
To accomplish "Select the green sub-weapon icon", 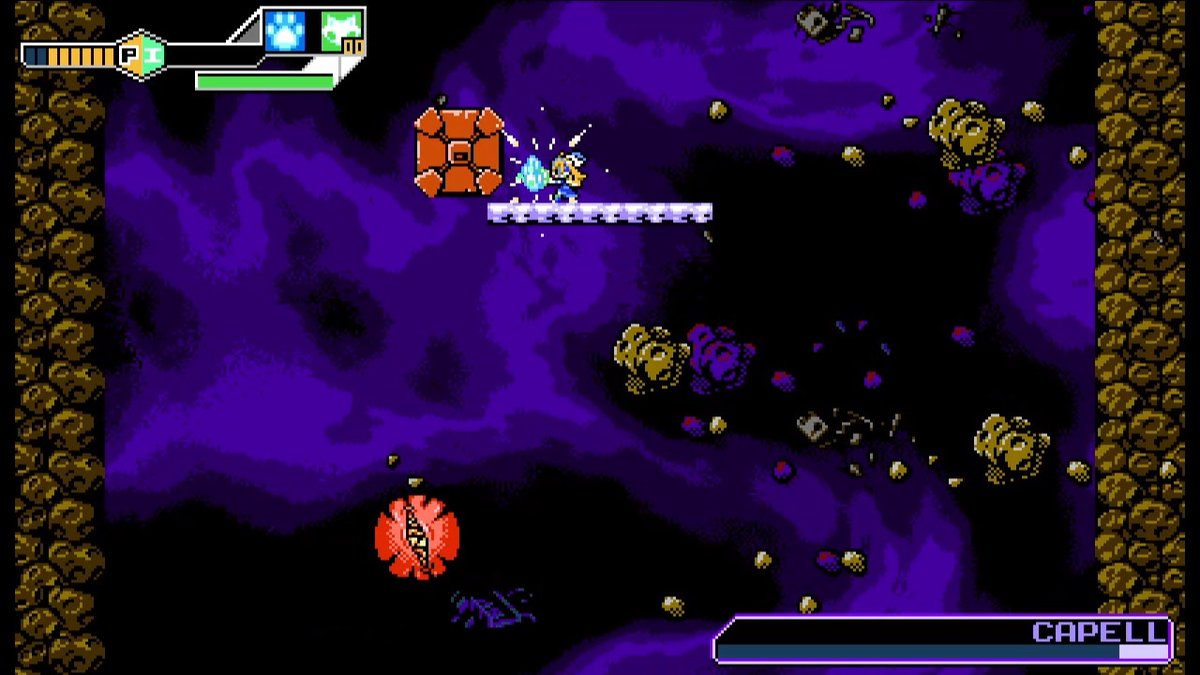I will pyautogui.click(x=342, y=31).
